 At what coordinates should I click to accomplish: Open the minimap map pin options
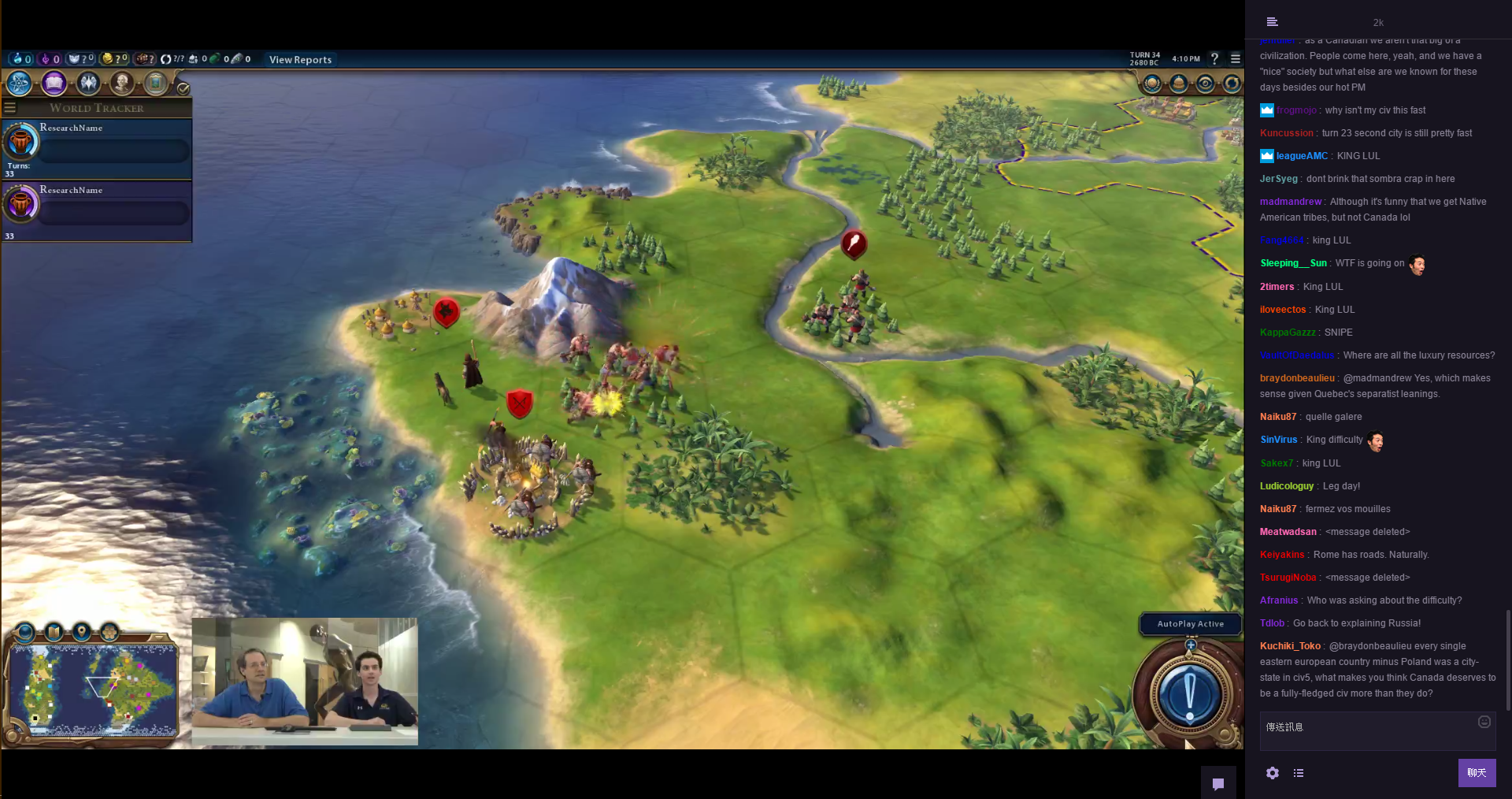[x=82, y=632]
